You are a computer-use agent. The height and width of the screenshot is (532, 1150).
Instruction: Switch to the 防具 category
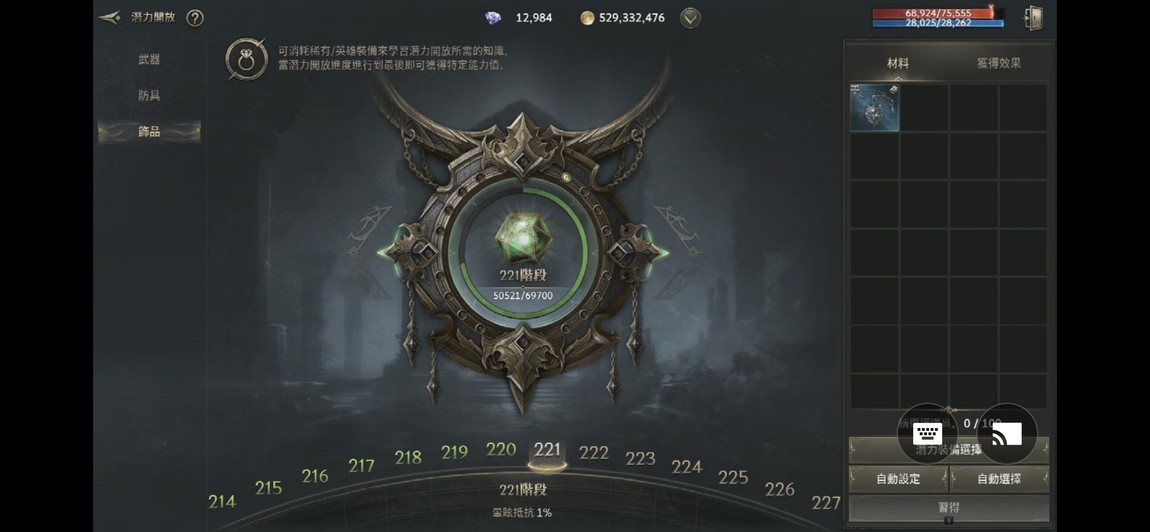coord(149,96)
